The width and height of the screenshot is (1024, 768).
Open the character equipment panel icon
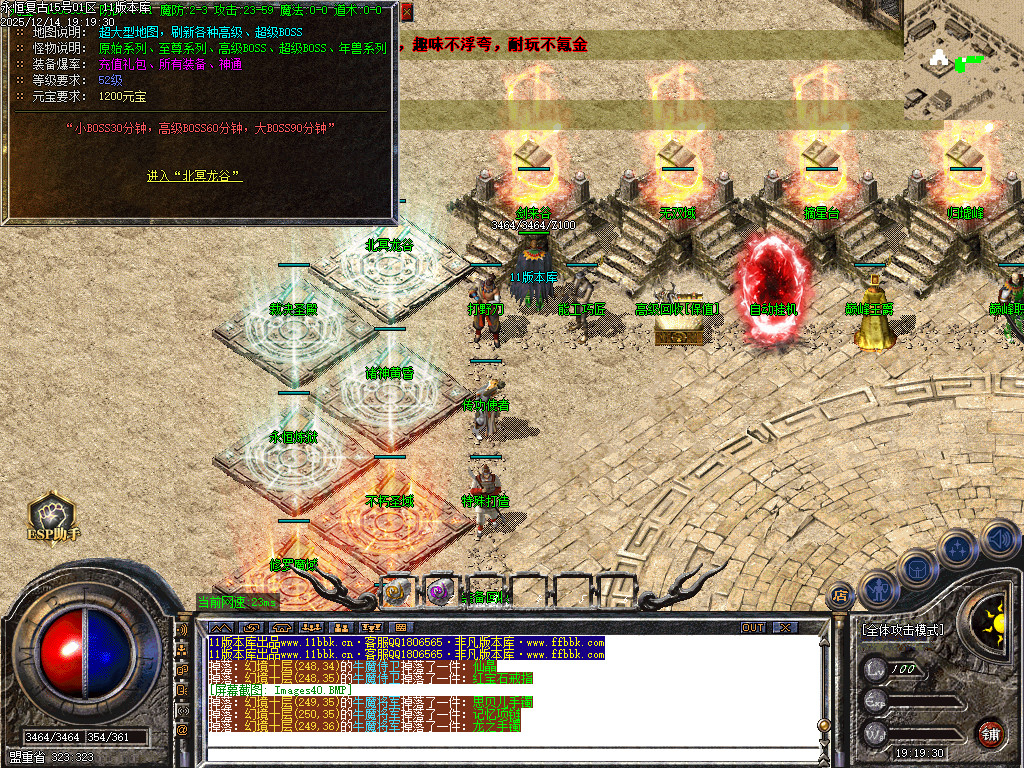(x=878, y=589)
